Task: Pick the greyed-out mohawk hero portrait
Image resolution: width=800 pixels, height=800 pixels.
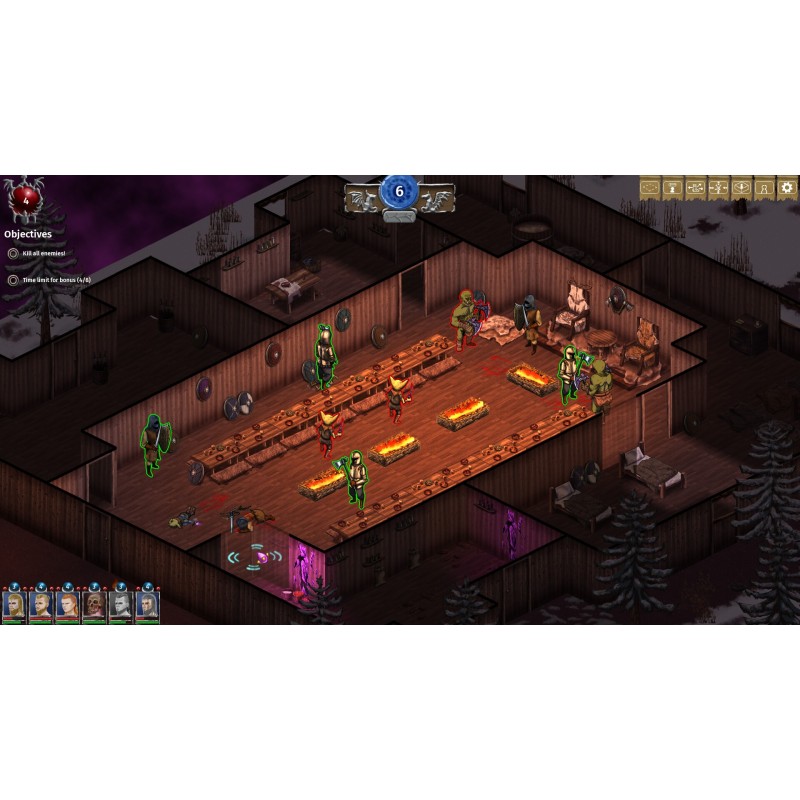Action: coord(120,605)
